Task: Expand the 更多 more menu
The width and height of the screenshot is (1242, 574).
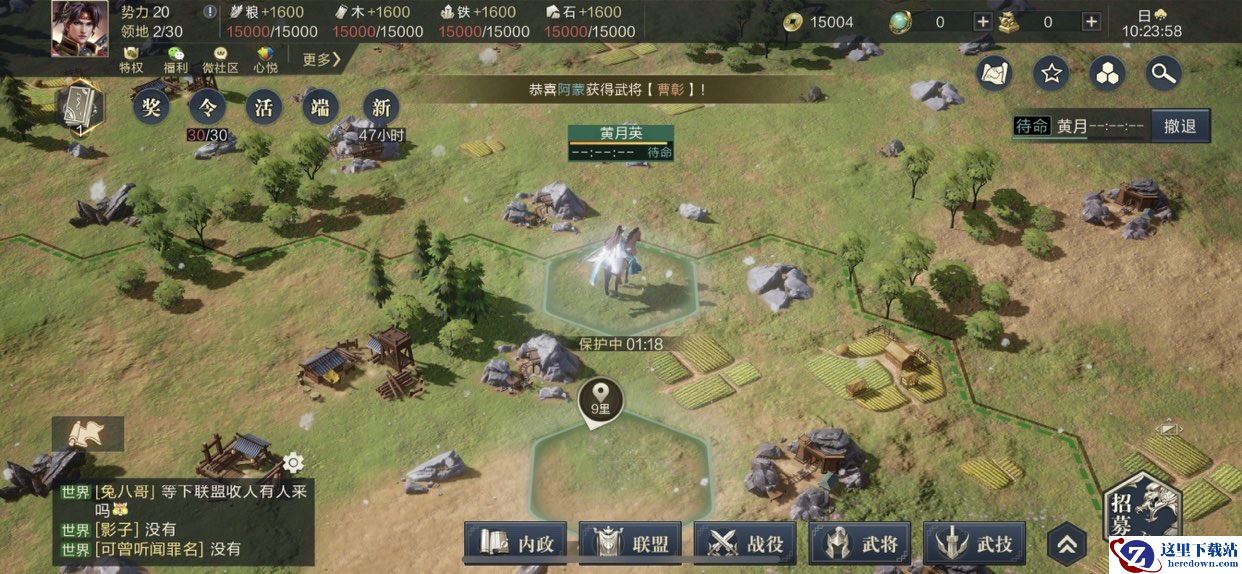Action: (x=322, y=60)
